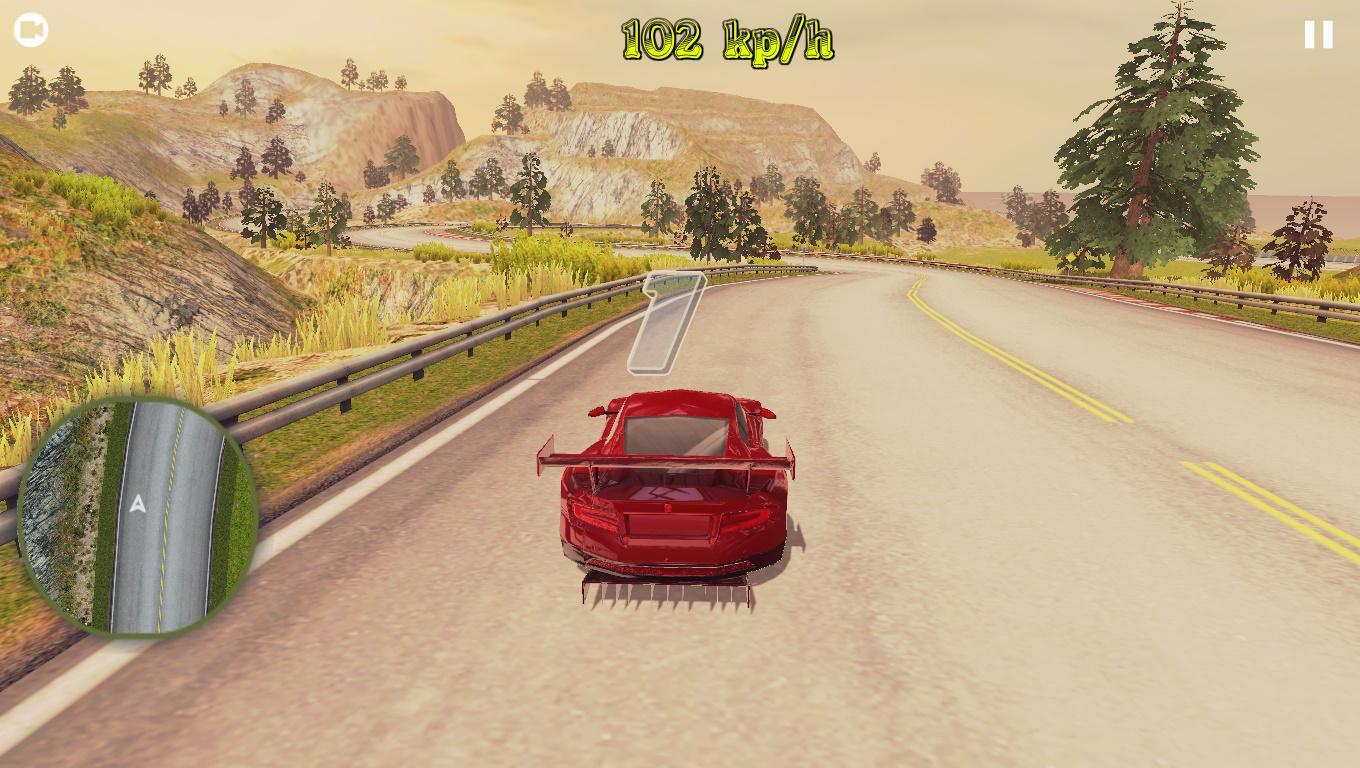Pause the race with the pause button
The image size is (1360, 768).
(x=1318, y=33)
